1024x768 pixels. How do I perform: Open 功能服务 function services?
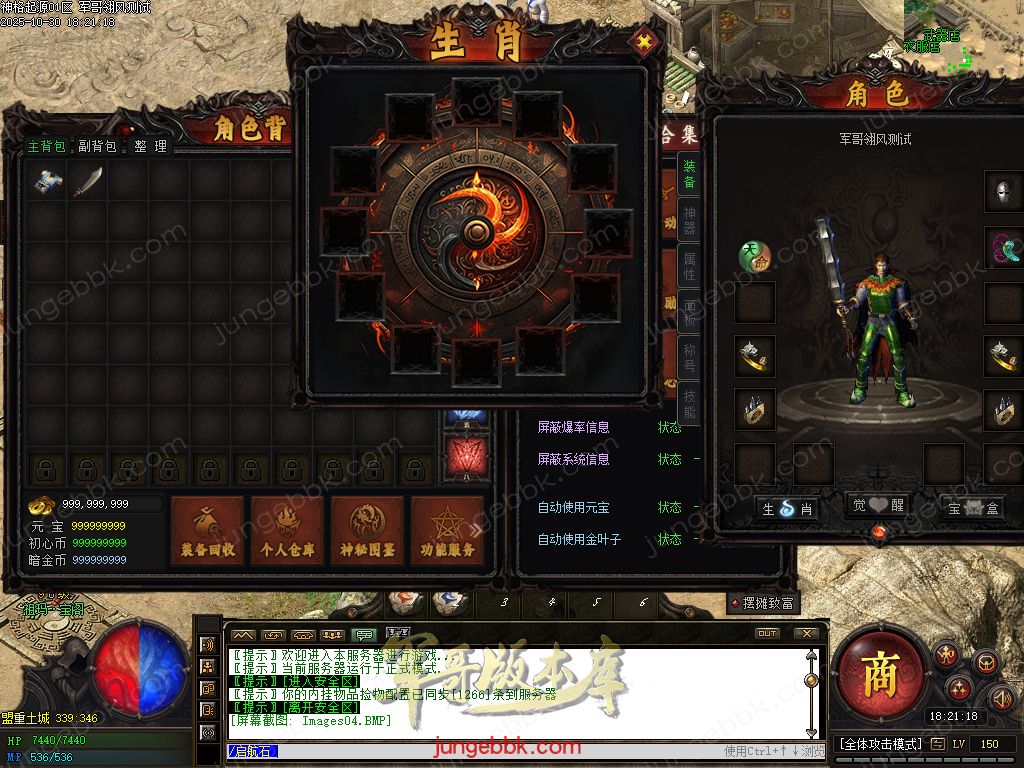pyautogui.click(x=446, y=530)
